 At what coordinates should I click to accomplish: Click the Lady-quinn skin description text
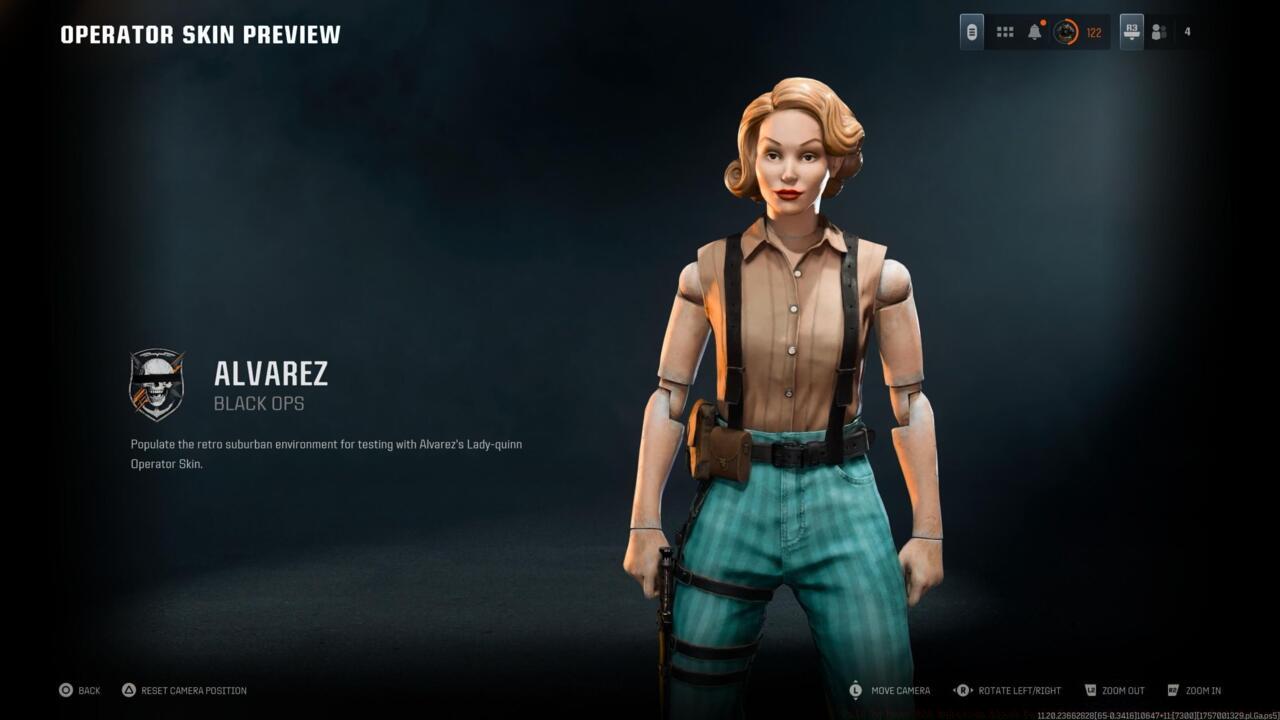tap(326, 453)
